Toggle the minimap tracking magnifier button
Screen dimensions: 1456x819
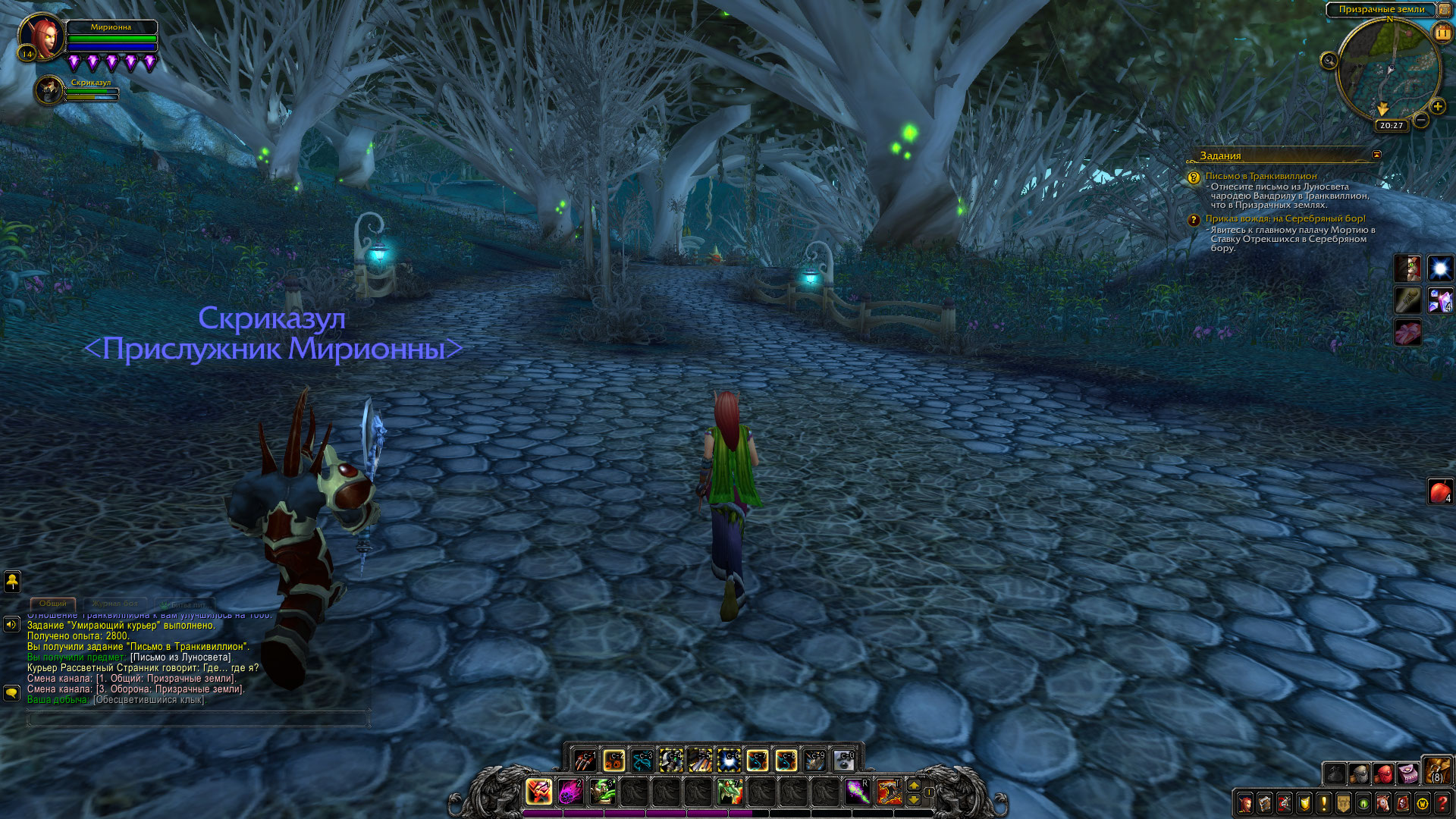1329,61
